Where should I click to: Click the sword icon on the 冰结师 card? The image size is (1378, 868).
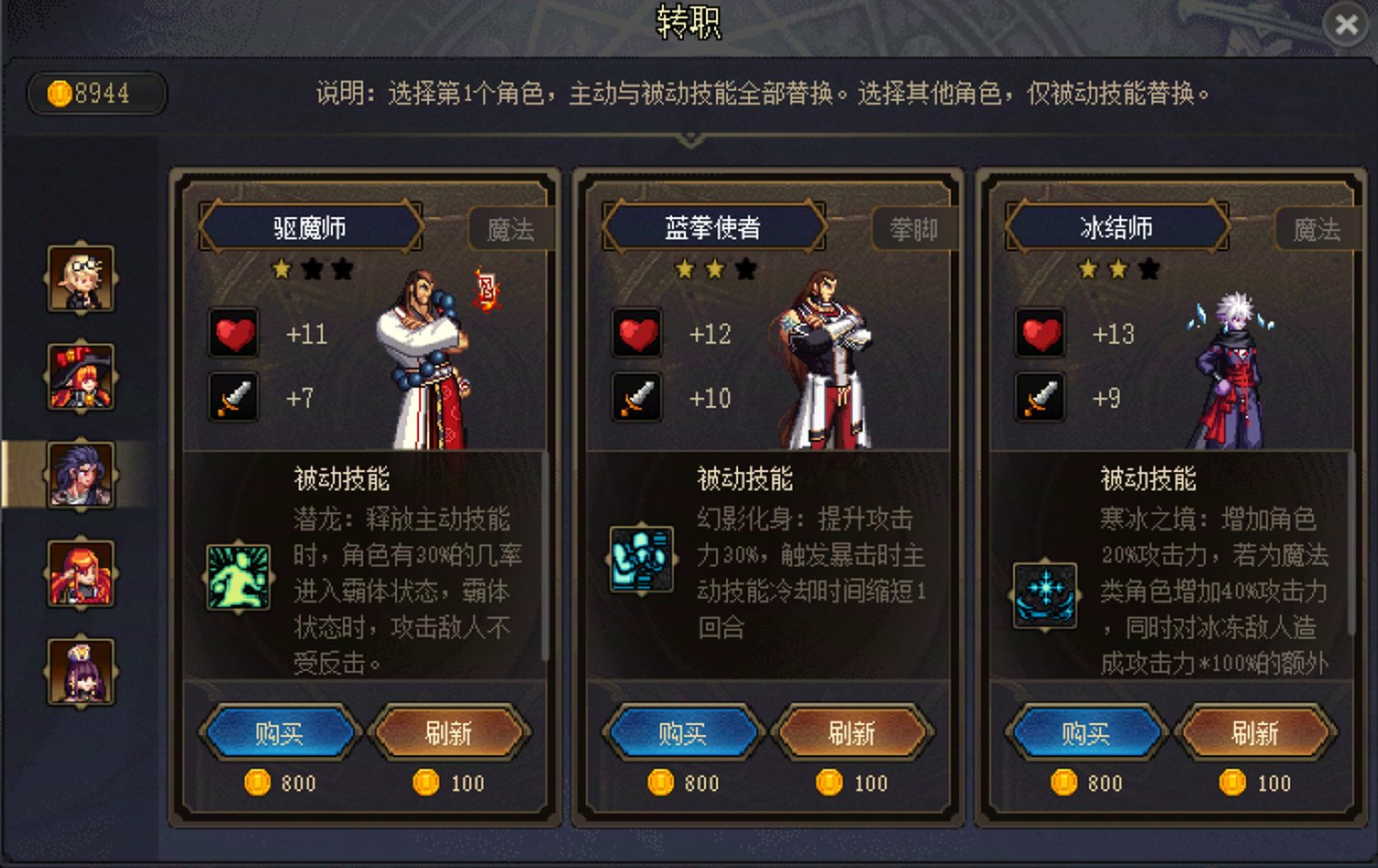coord(1041,398)
